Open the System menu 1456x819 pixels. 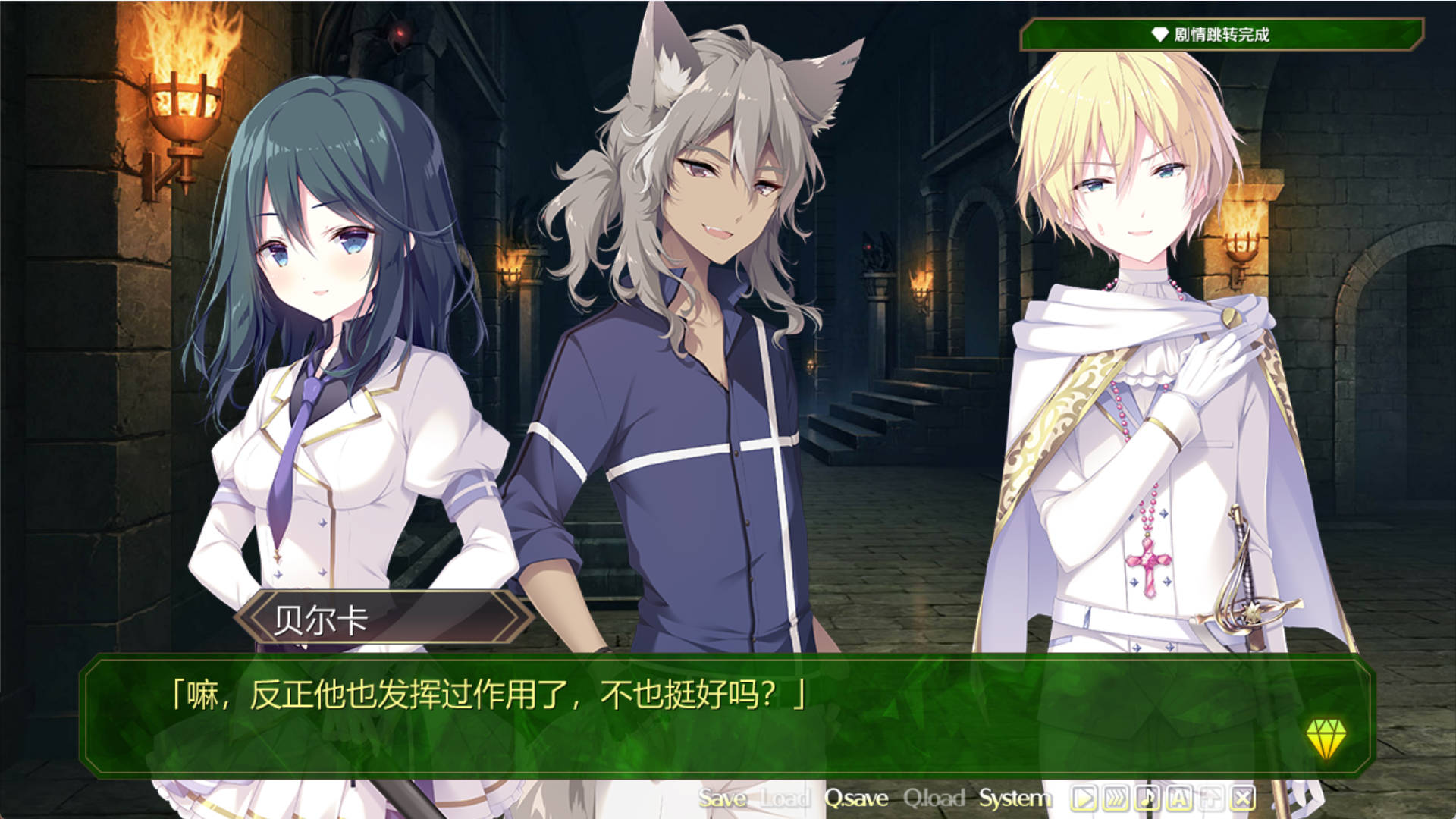(x=1015, y=798)
